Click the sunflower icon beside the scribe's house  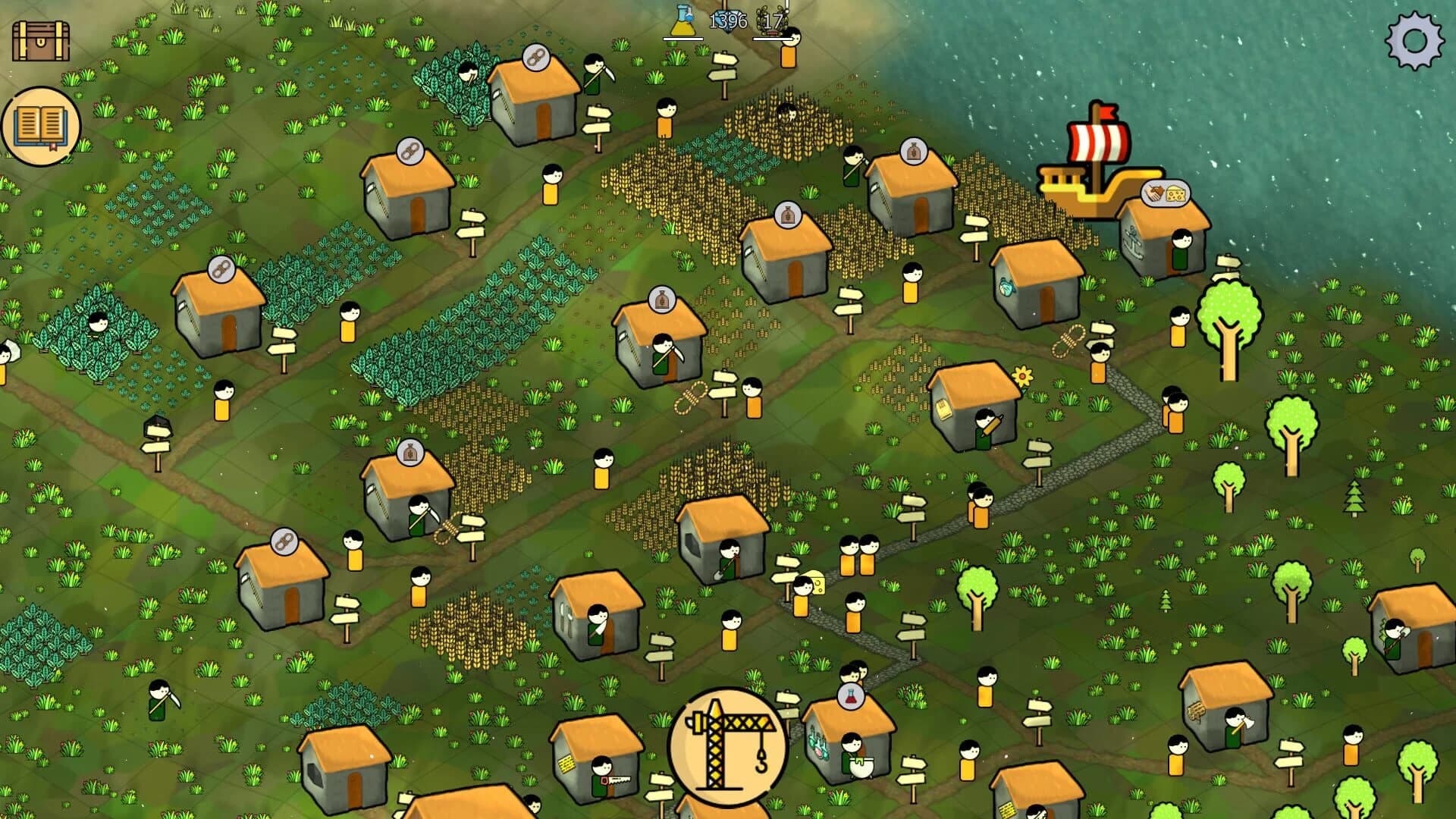click(x=1021, y=375)
